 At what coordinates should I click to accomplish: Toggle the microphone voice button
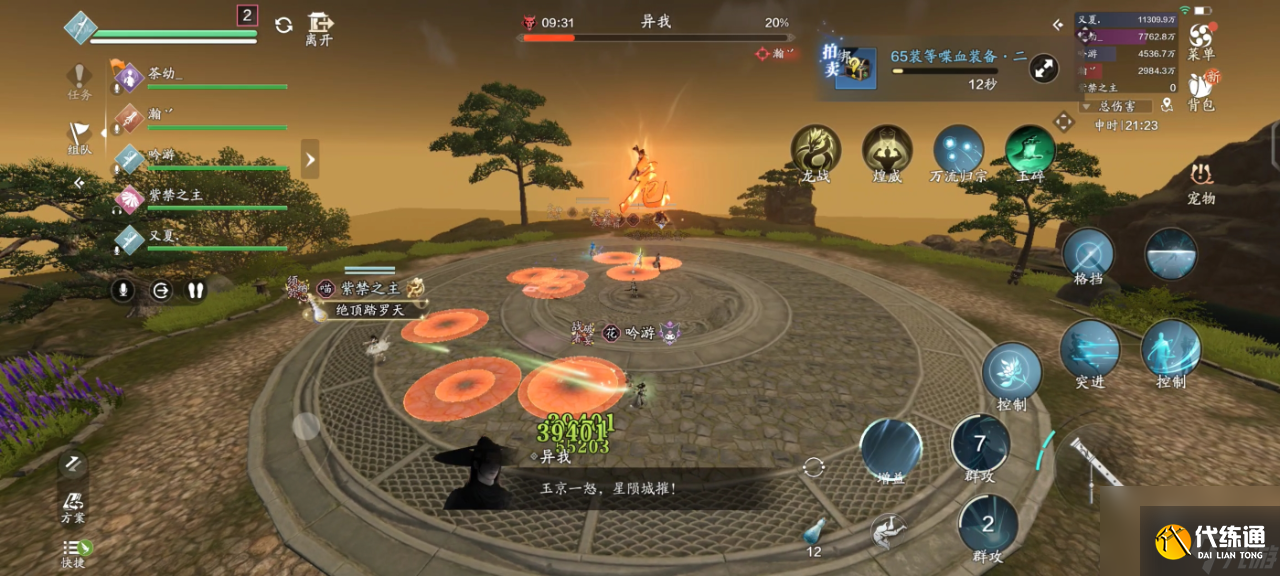coord(123,290)
